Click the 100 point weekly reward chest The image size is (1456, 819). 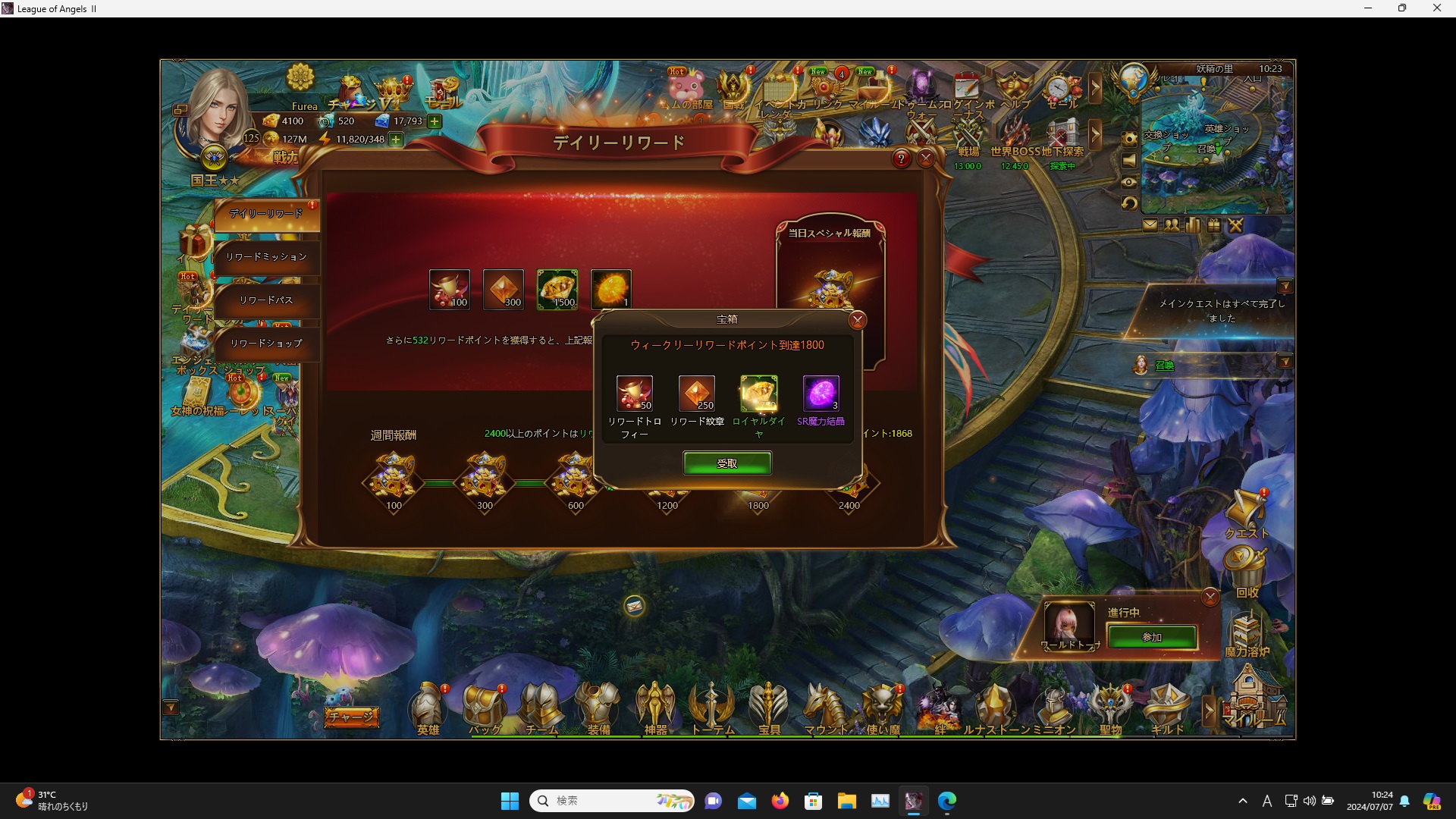(394, 478)
